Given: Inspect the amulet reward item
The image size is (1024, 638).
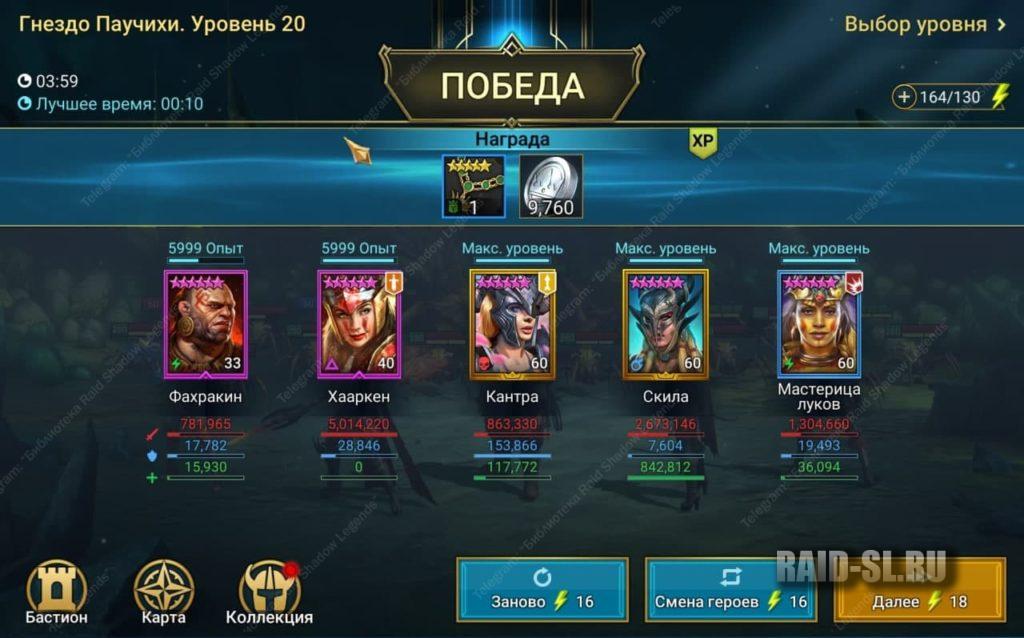Looking at the screenshot, I should click(473, 186).
